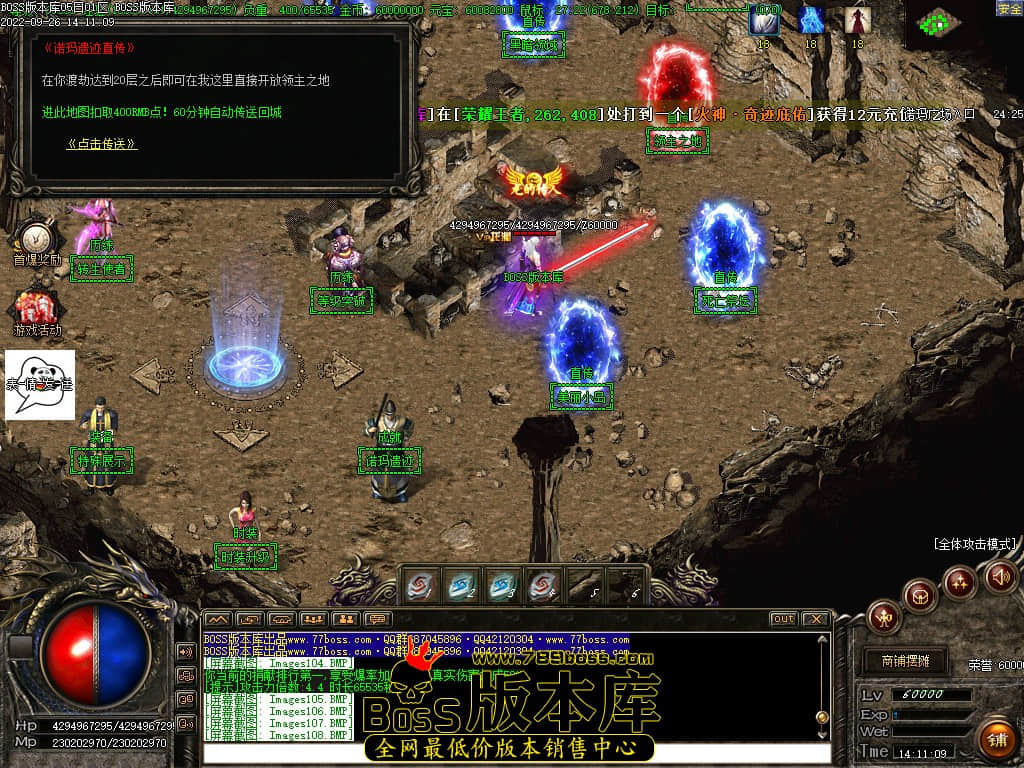Click the panda emoji thumbnail
This screenshot has width=1024, height=768.
coord(40,384)
